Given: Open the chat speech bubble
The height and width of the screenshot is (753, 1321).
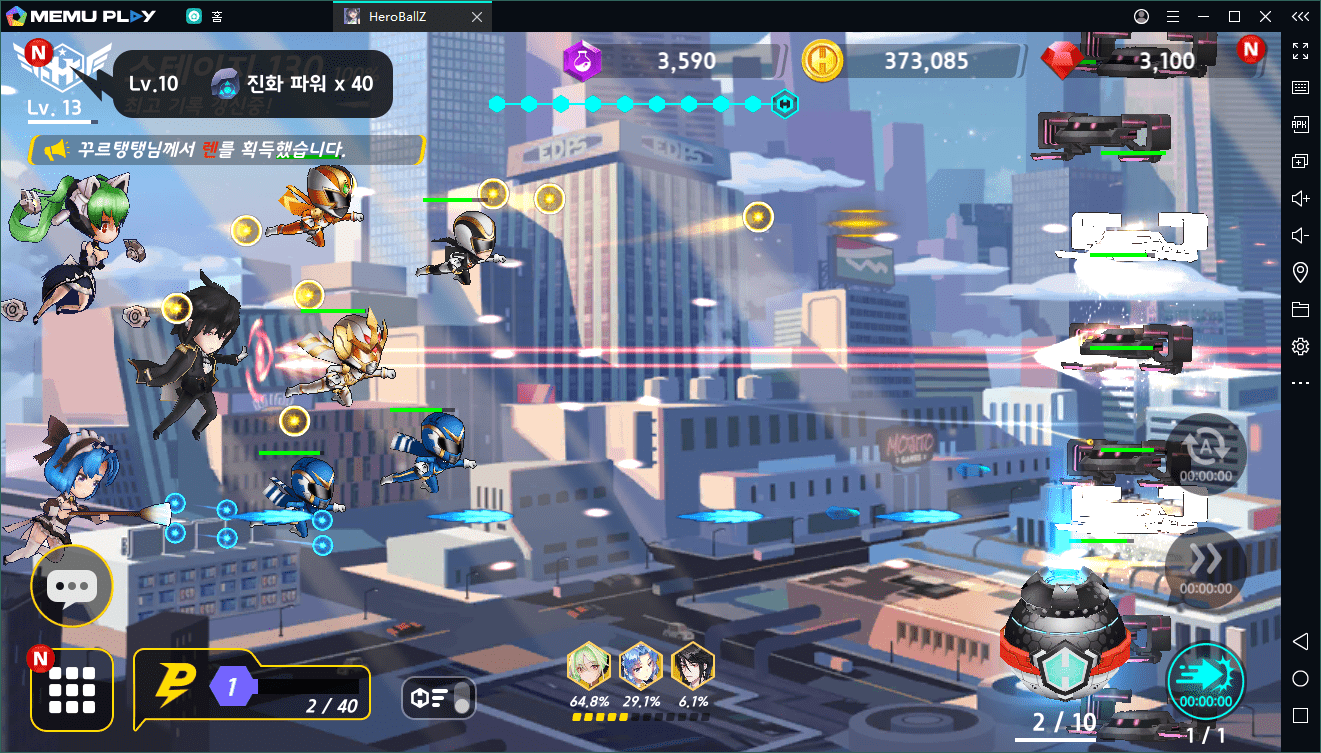Looking at the screenshot, I should (71, 587).
